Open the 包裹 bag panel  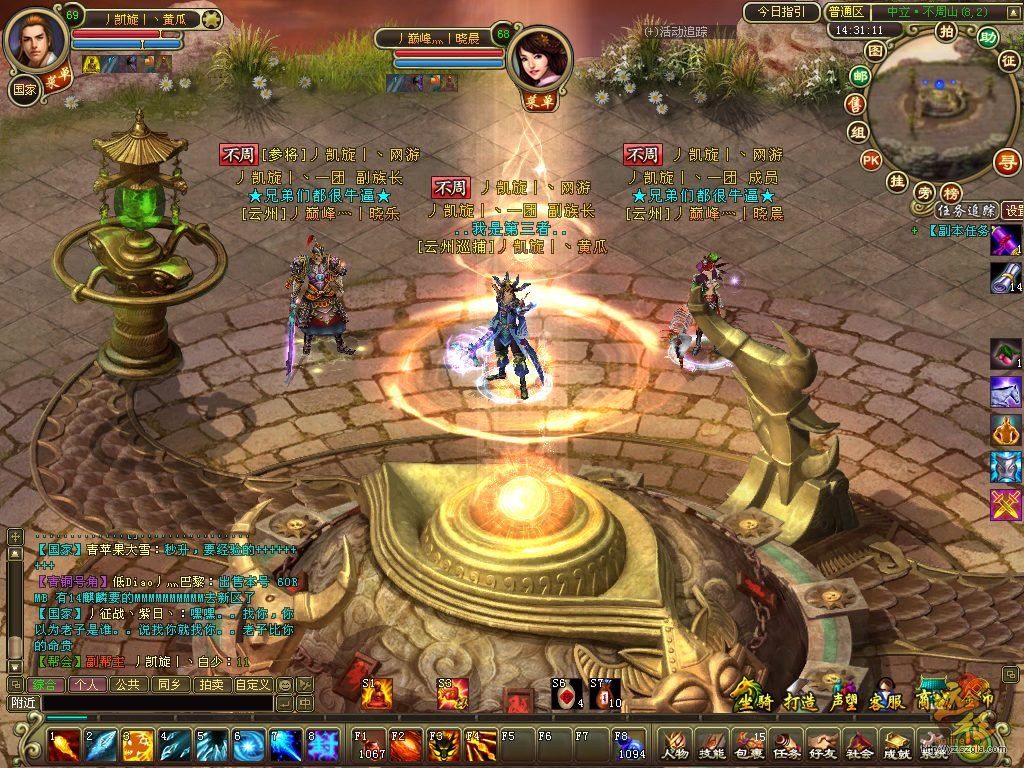747,745
